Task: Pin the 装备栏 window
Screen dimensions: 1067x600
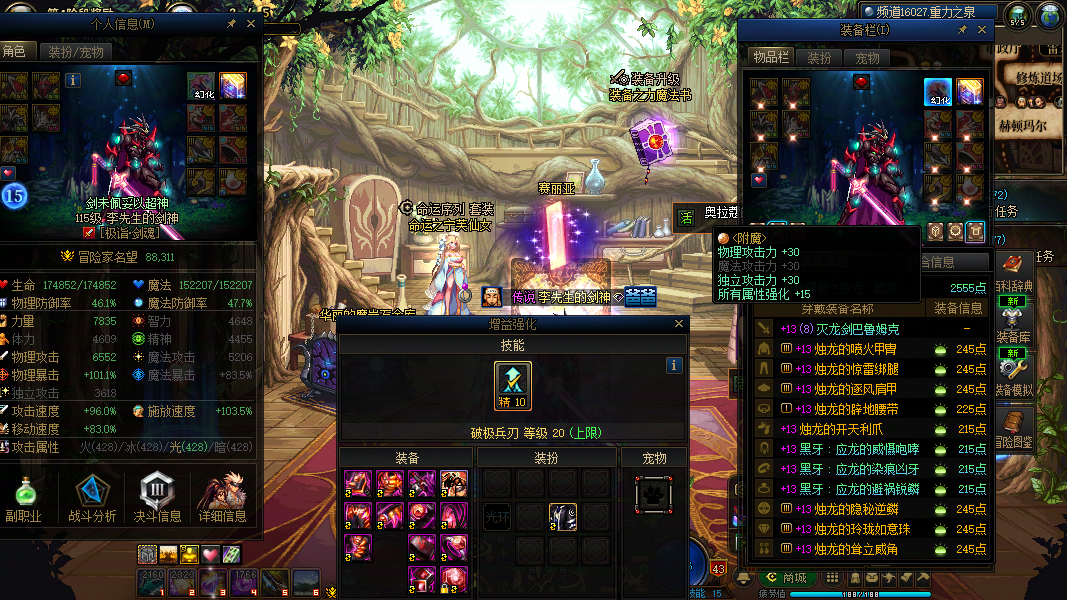Action: coord(961,30)
